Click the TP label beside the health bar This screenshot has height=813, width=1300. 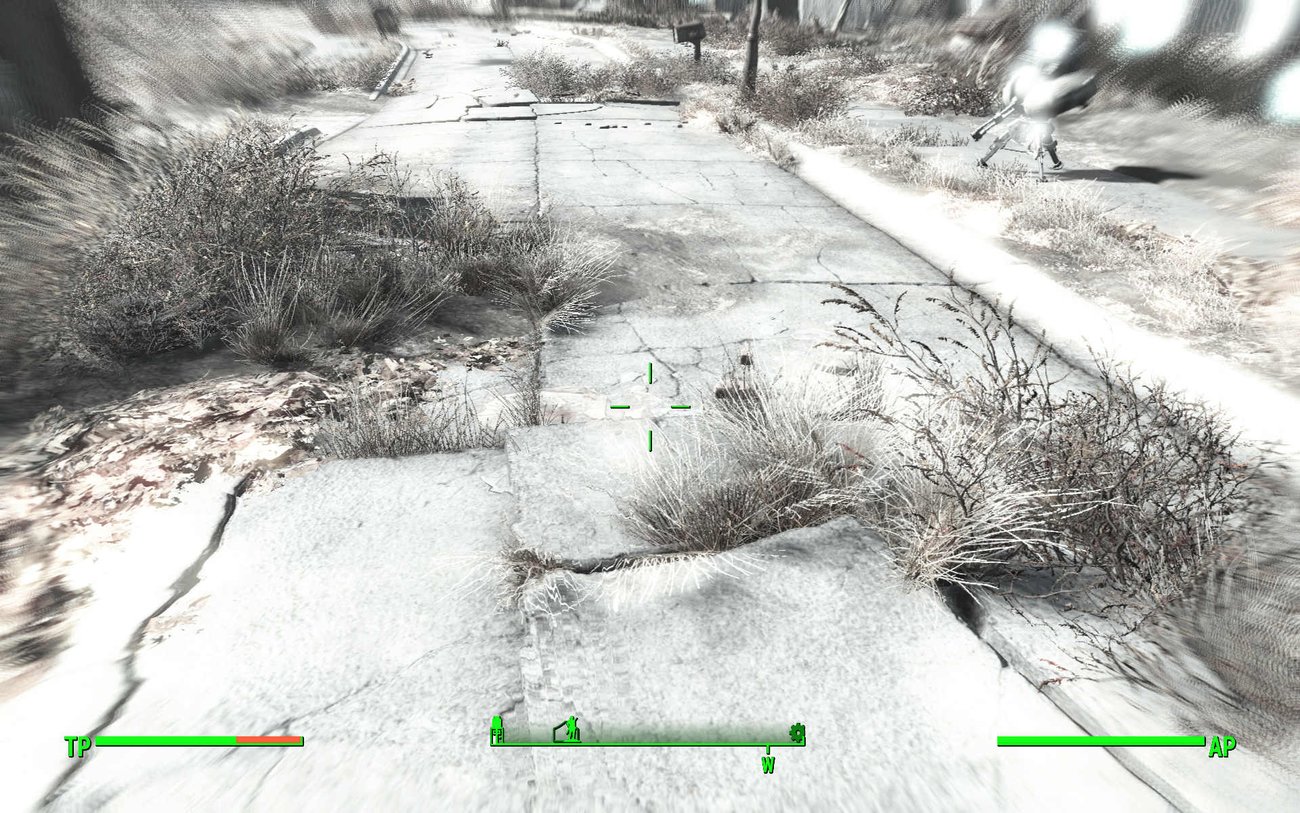point(78,745)
